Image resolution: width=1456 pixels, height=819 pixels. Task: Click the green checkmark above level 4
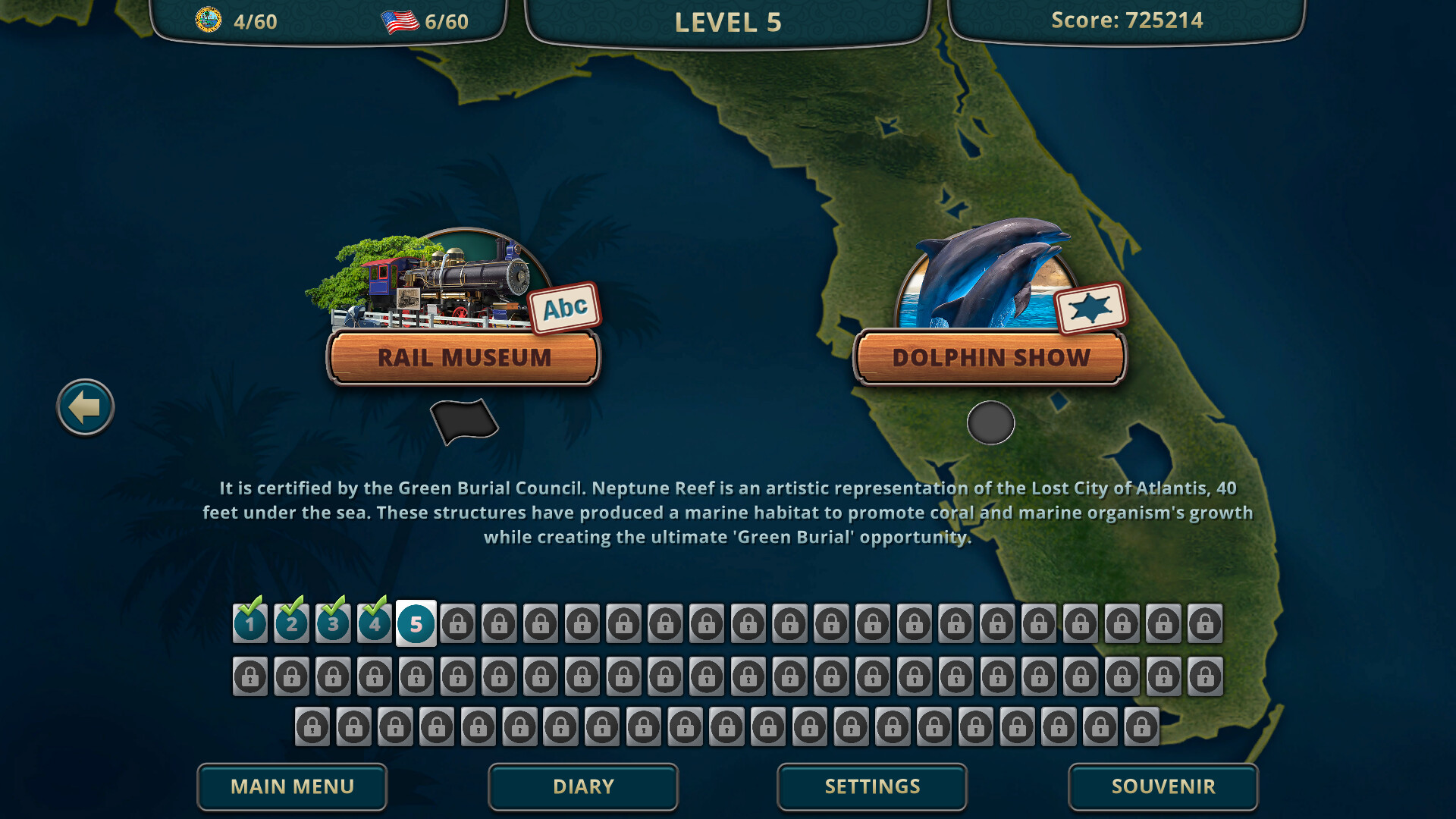(x=374, y=607)
